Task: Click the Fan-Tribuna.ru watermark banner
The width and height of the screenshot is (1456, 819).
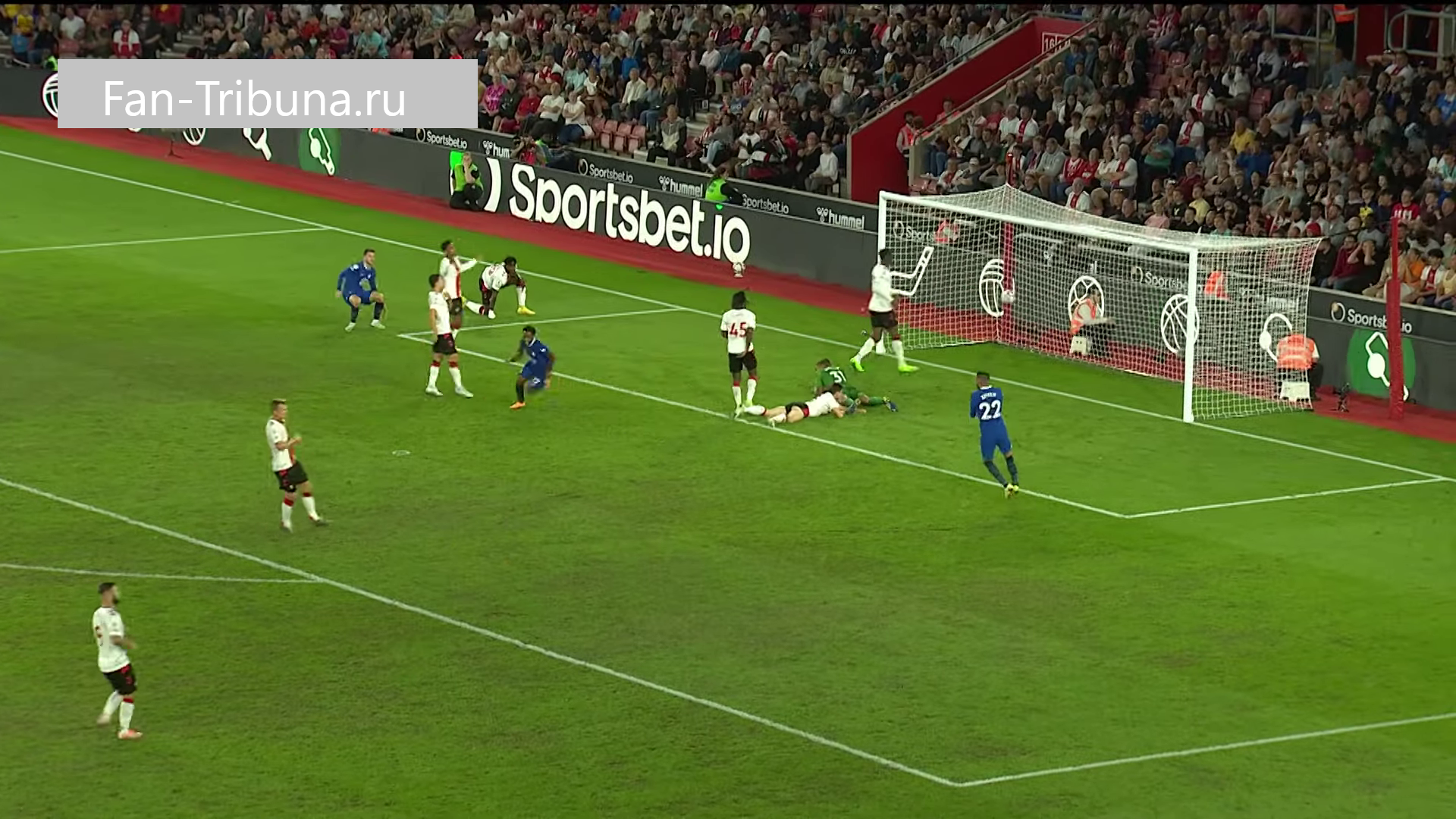Action: coord(267,94)
